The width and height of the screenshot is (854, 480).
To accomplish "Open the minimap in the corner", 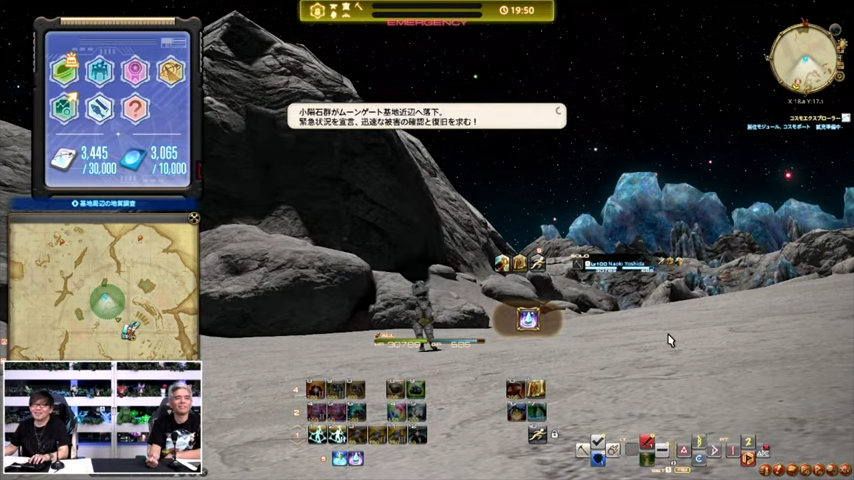I will [x=804, y=58].
